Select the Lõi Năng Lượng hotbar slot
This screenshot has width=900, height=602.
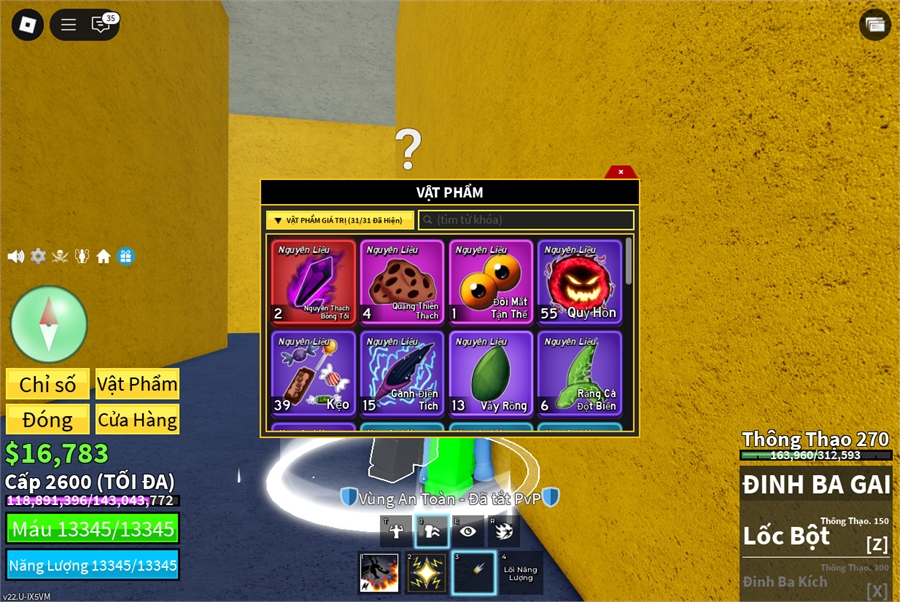(x=519, y=573)
